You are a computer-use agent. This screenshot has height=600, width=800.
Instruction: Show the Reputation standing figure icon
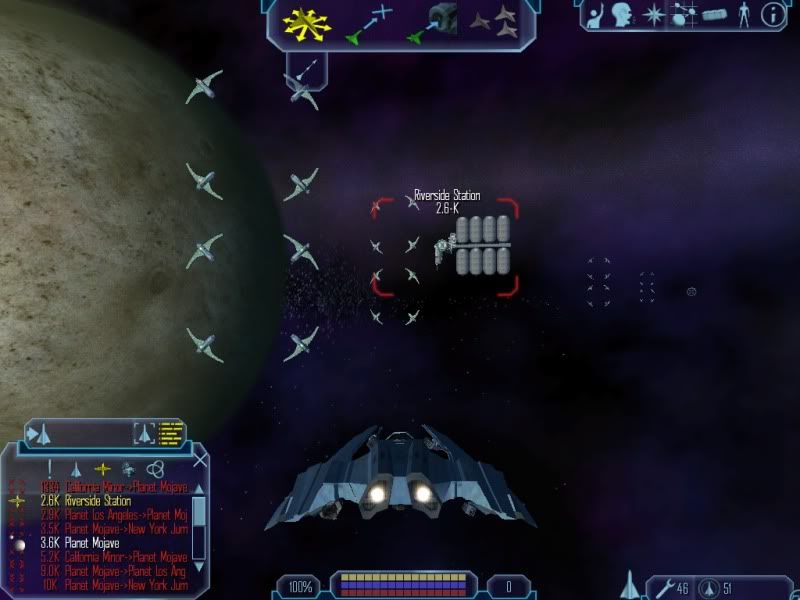742,14
